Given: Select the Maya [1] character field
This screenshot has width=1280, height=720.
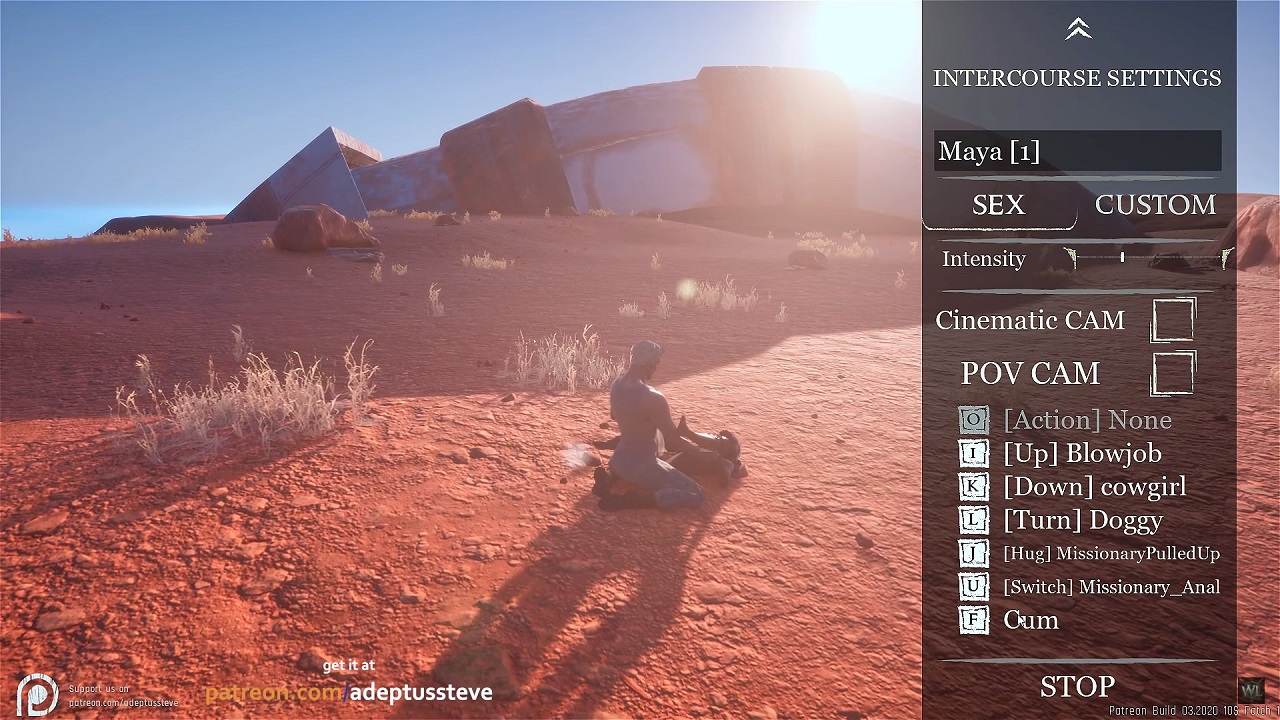Looking at the screenshot, I should point(1077,151).
